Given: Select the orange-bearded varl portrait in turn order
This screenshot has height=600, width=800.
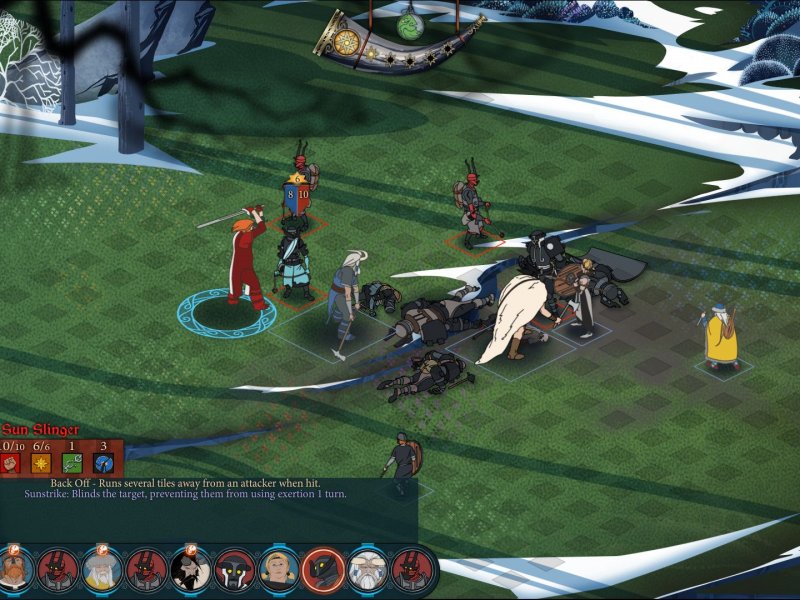Looking at the screenshot, I should [x=14, y=569].
